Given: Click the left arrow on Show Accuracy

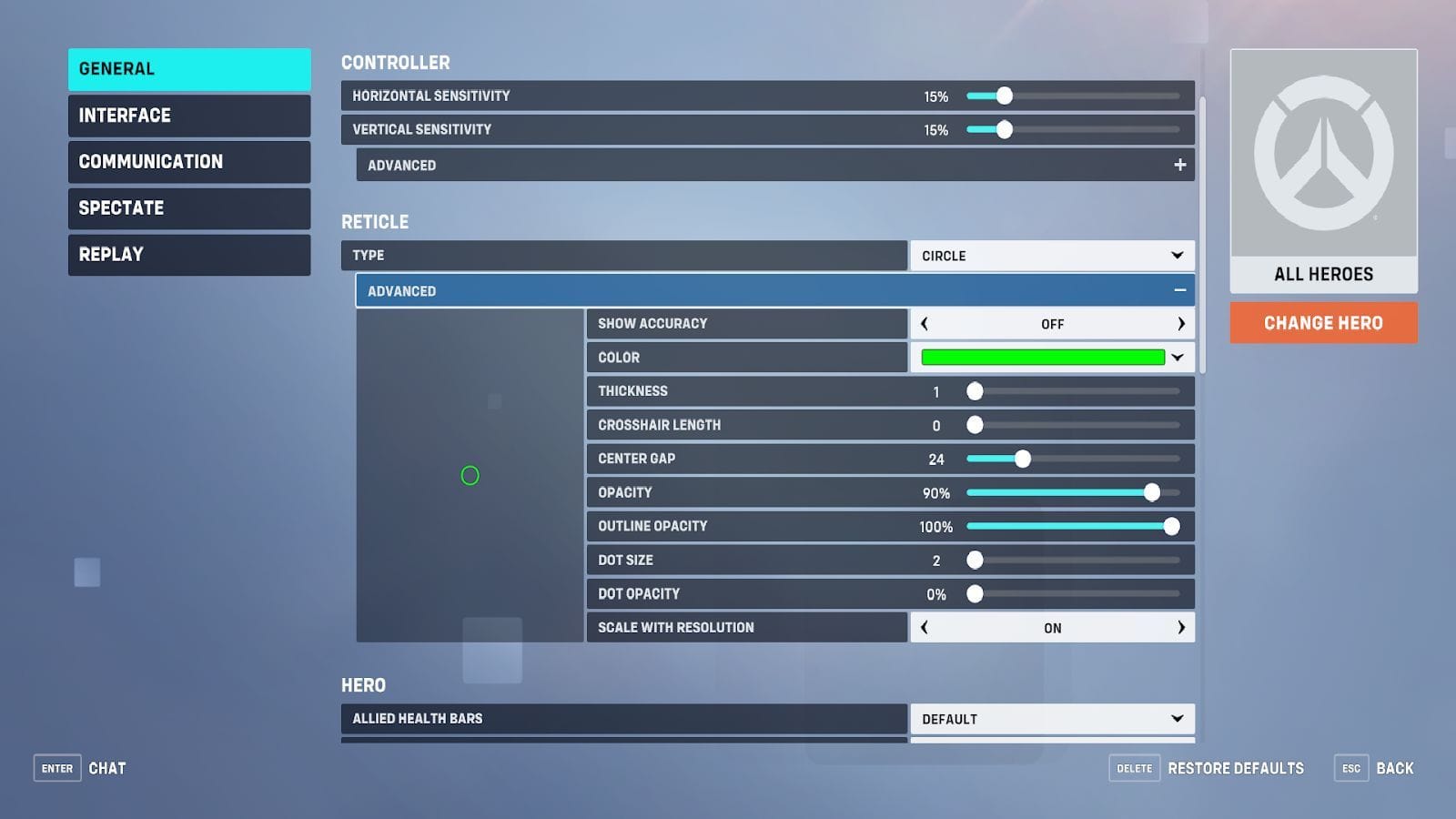Looking at the screenshot, I should coord(925,323).
